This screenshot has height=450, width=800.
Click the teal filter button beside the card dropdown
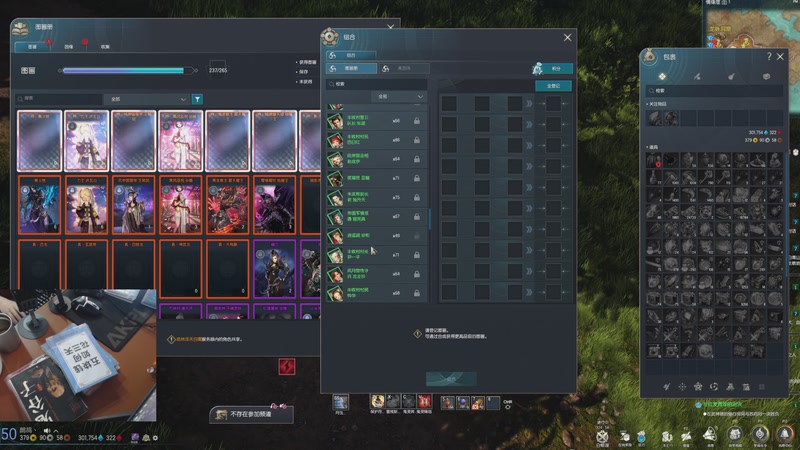click(x=197, y=100)
